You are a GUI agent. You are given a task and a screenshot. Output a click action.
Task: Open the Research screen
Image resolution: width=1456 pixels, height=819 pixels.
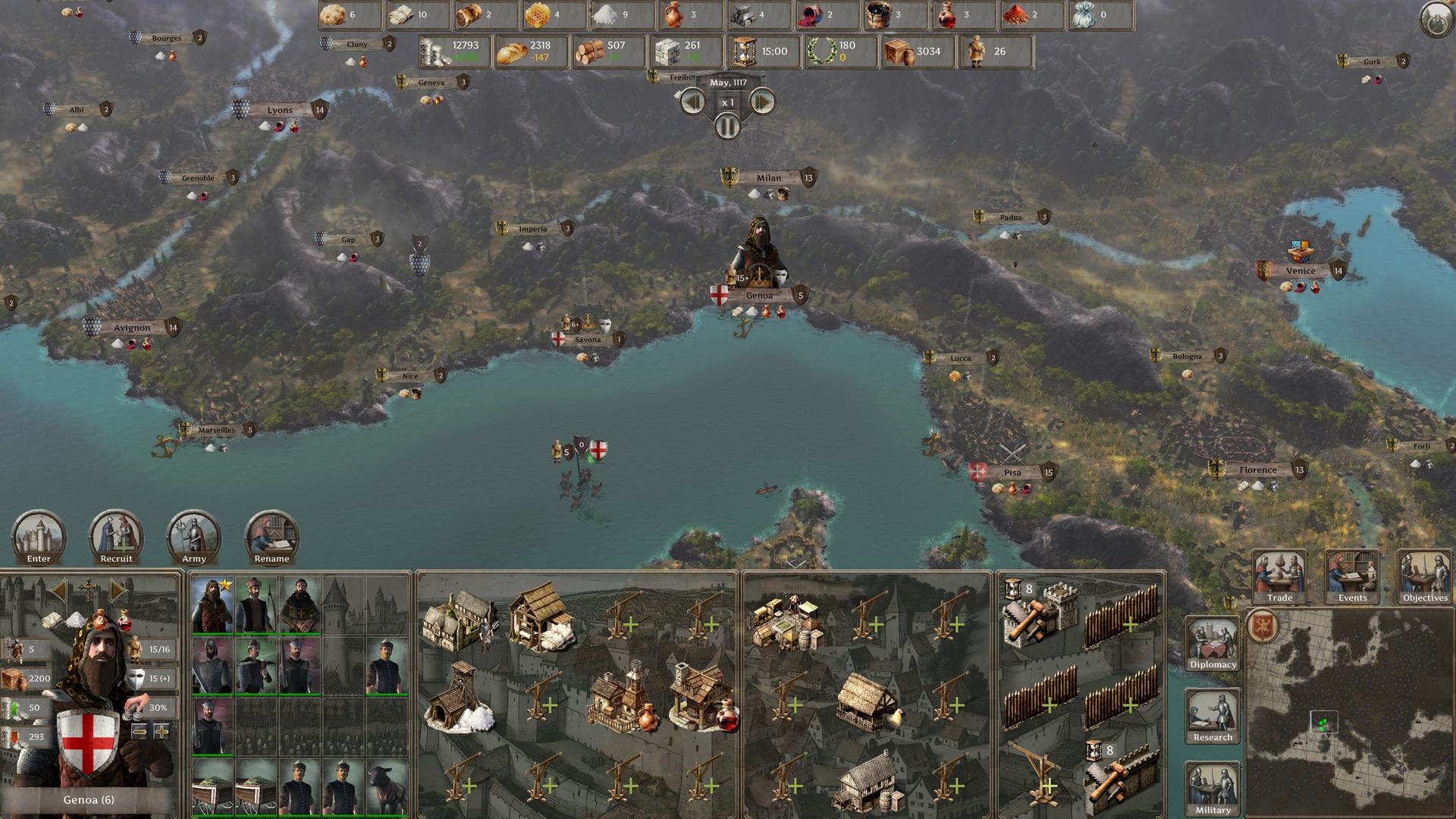pyautogui.click(x=1212, y=714)
